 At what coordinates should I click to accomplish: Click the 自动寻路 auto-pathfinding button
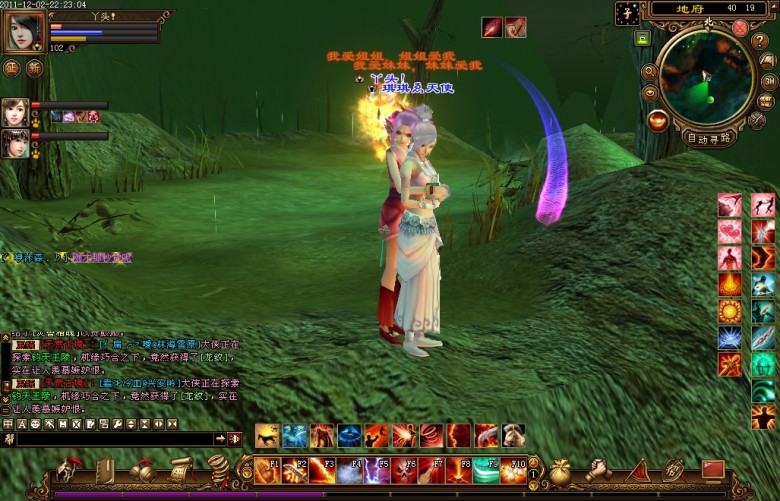[709, 137]
